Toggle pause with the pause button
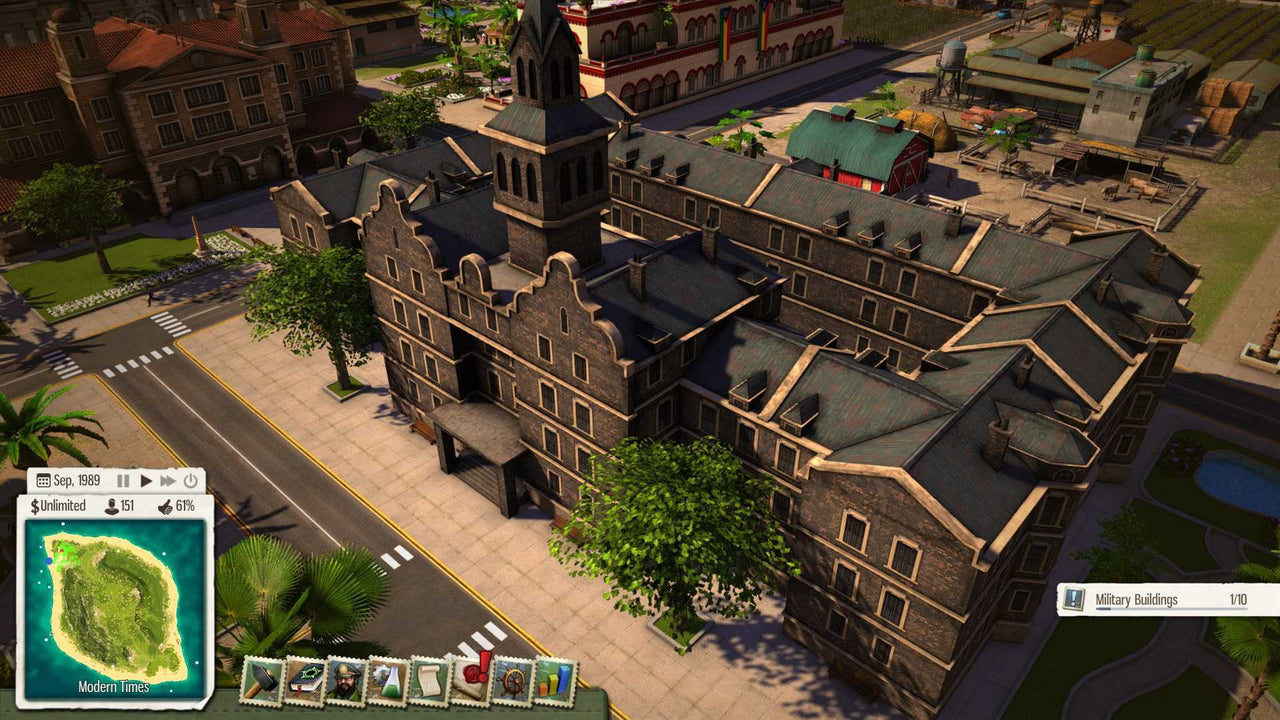The image size is (1280, 720). 124,480
